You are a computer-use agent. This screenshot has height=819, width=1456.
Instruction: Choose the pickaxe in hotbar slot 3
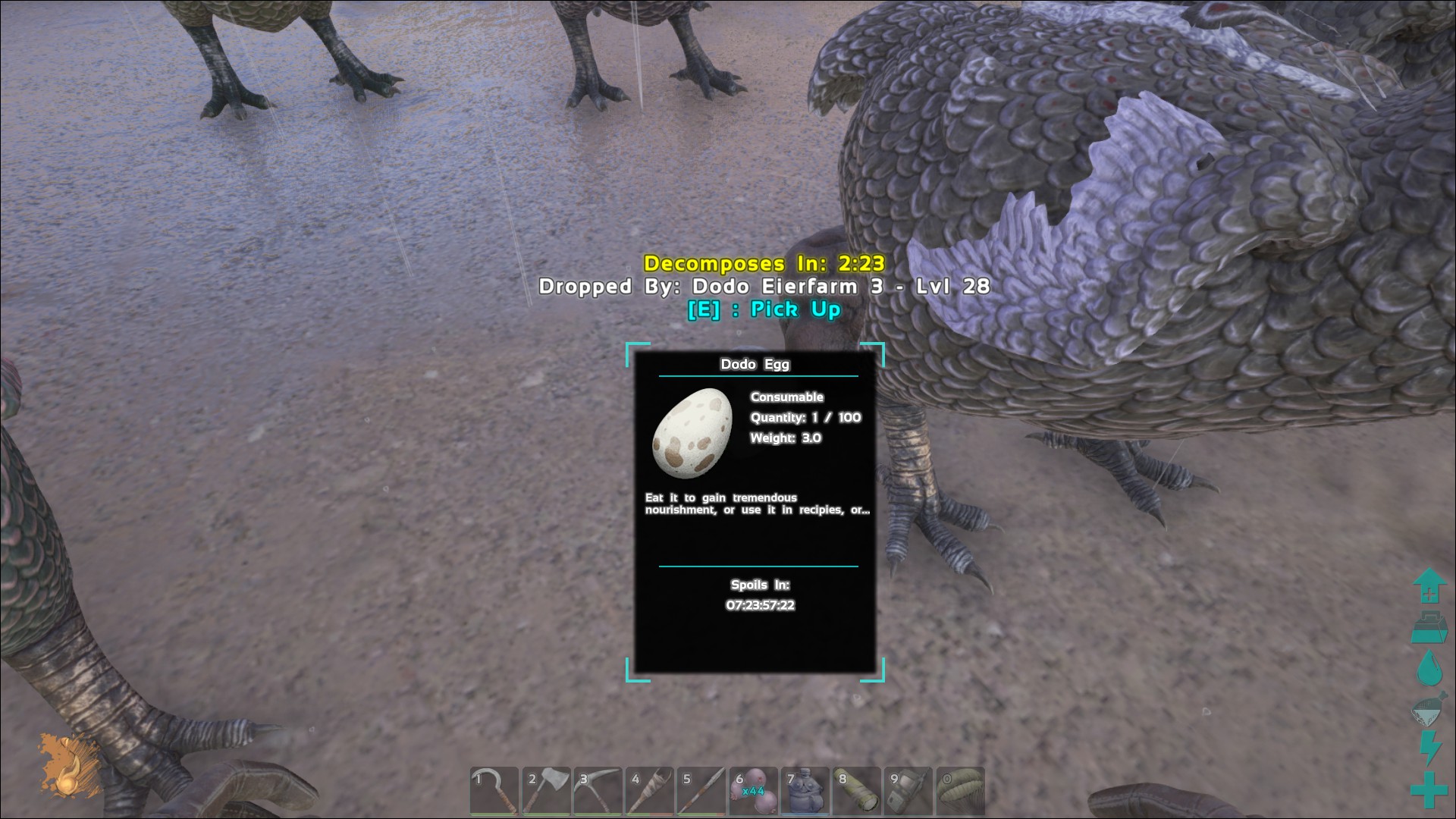pyautogui.click(x=598, y=792)
